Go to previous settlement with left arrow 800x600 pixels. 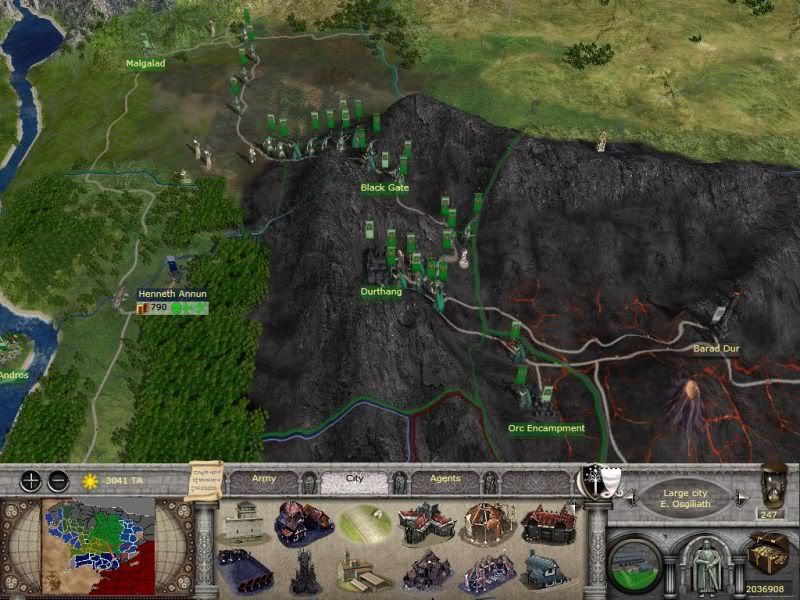[x=630, y=496]
